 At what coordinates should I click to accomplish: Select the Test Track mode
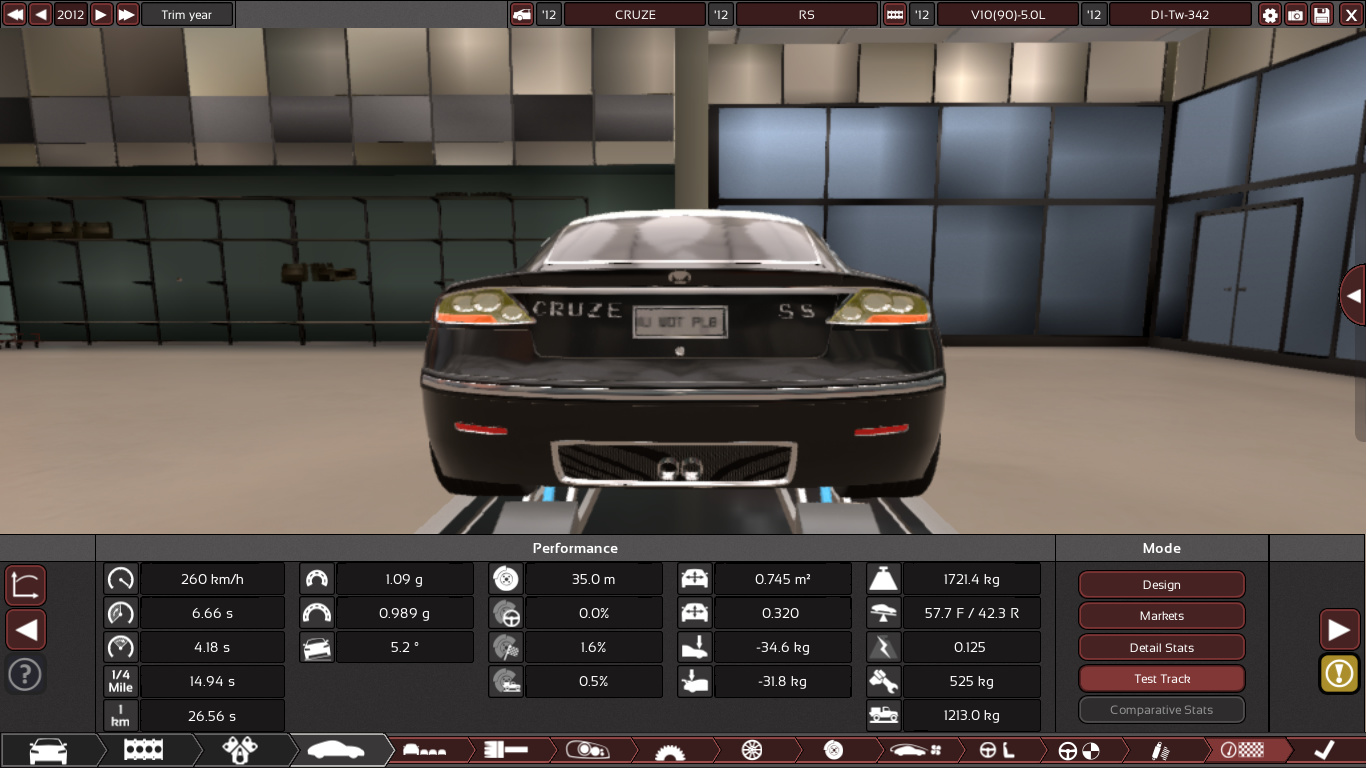click(x=1161, y=679)
